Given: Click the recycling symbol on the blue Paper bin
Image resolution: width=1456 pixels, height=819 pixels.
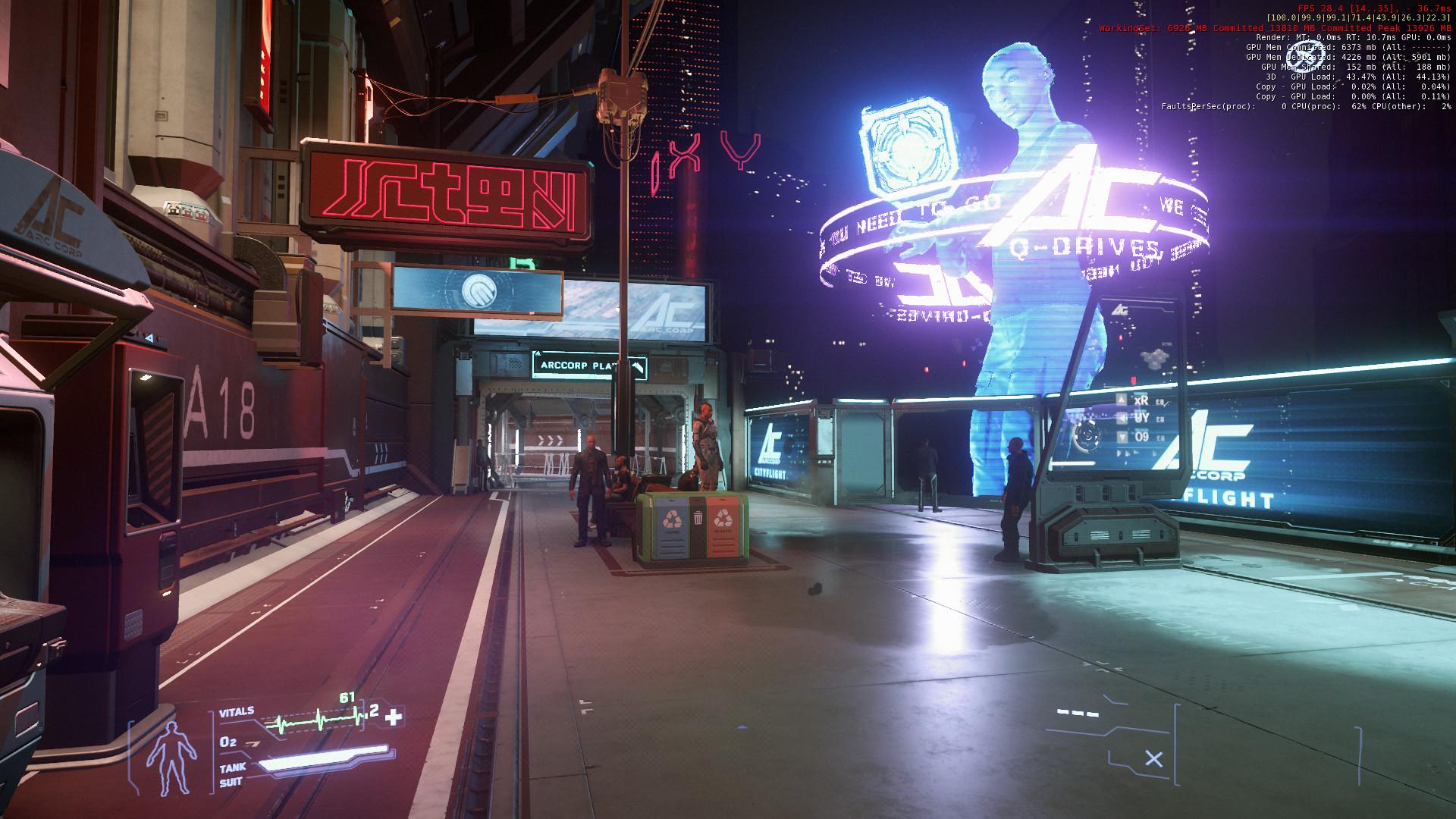Looking at the screenshot, I should (673, 518).
